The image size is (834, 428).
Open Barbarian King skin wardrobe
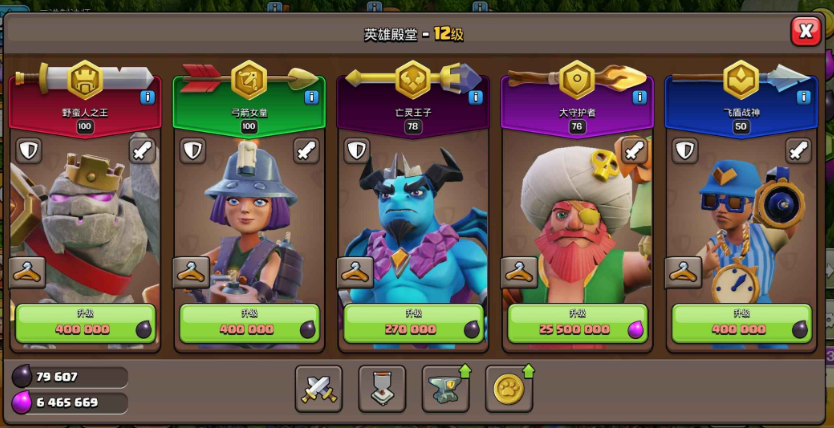[28, 271]
